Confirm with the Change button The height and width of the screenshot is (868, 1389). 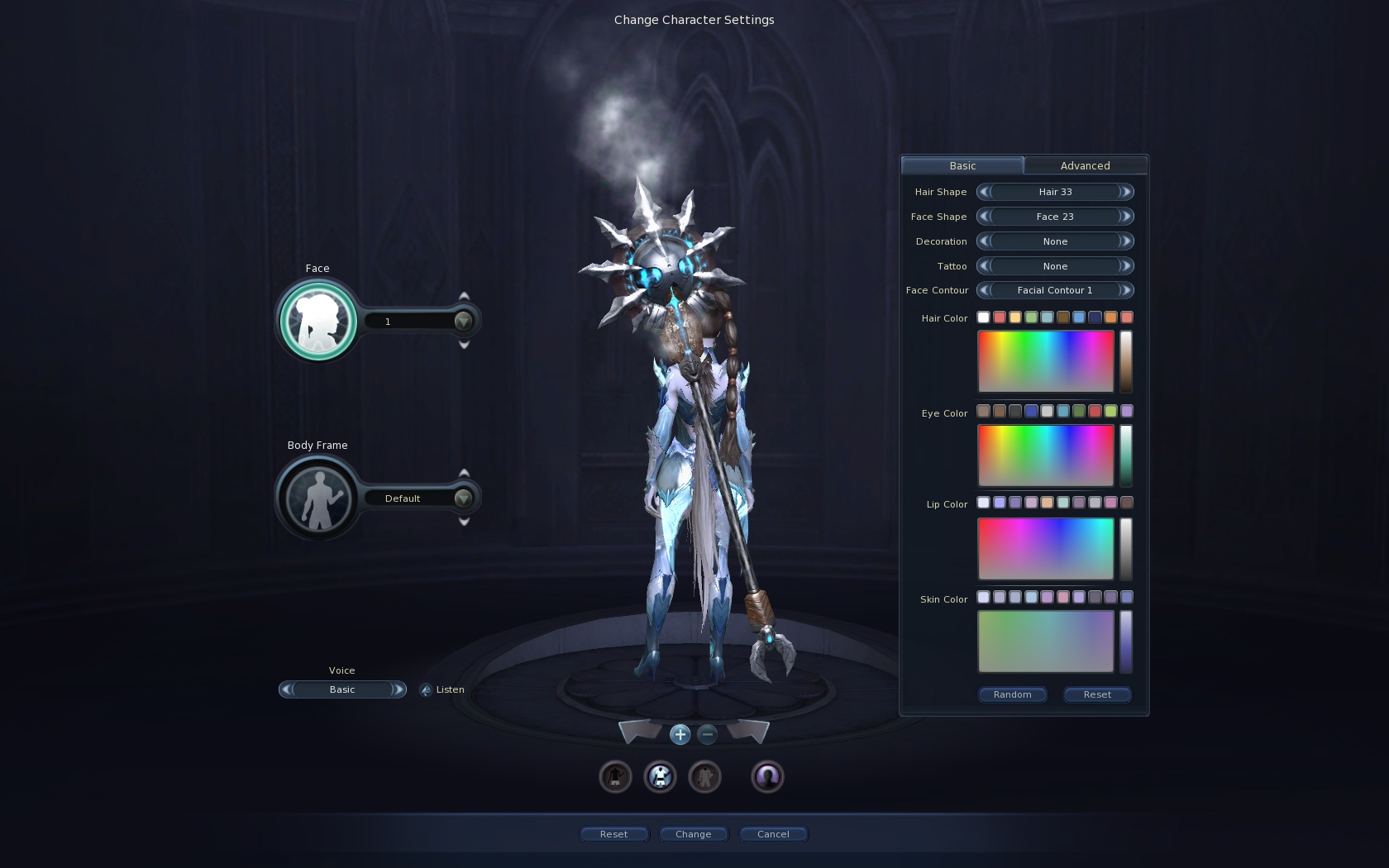tap(693, 834)
